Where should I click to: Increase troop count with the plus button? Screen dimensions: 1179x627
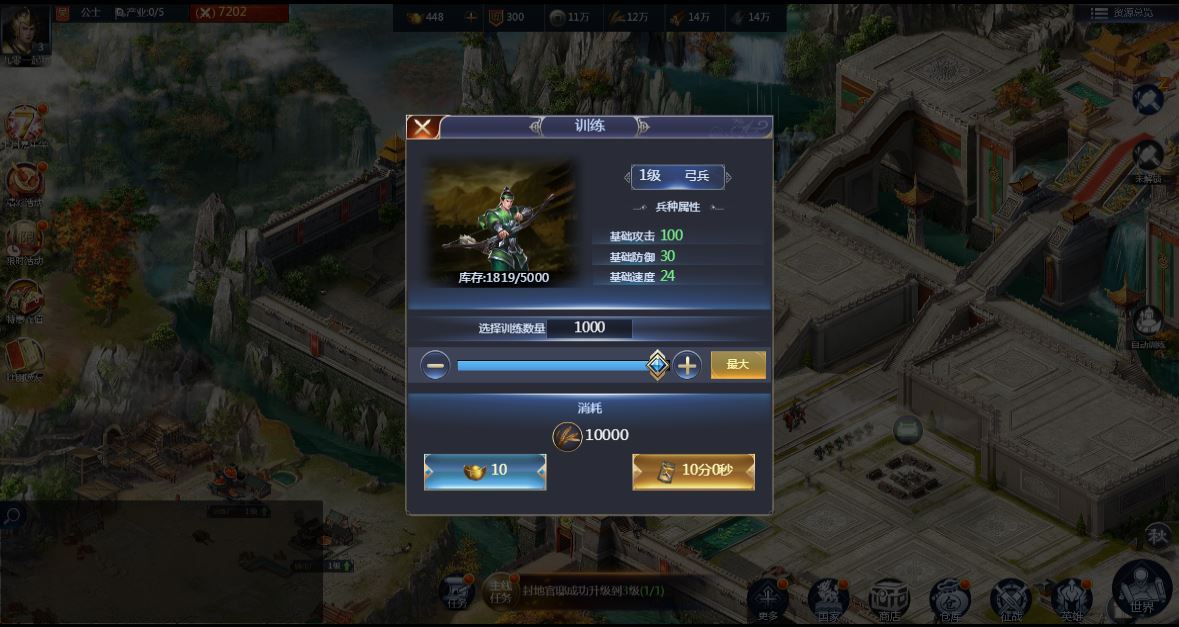point(687,366)
